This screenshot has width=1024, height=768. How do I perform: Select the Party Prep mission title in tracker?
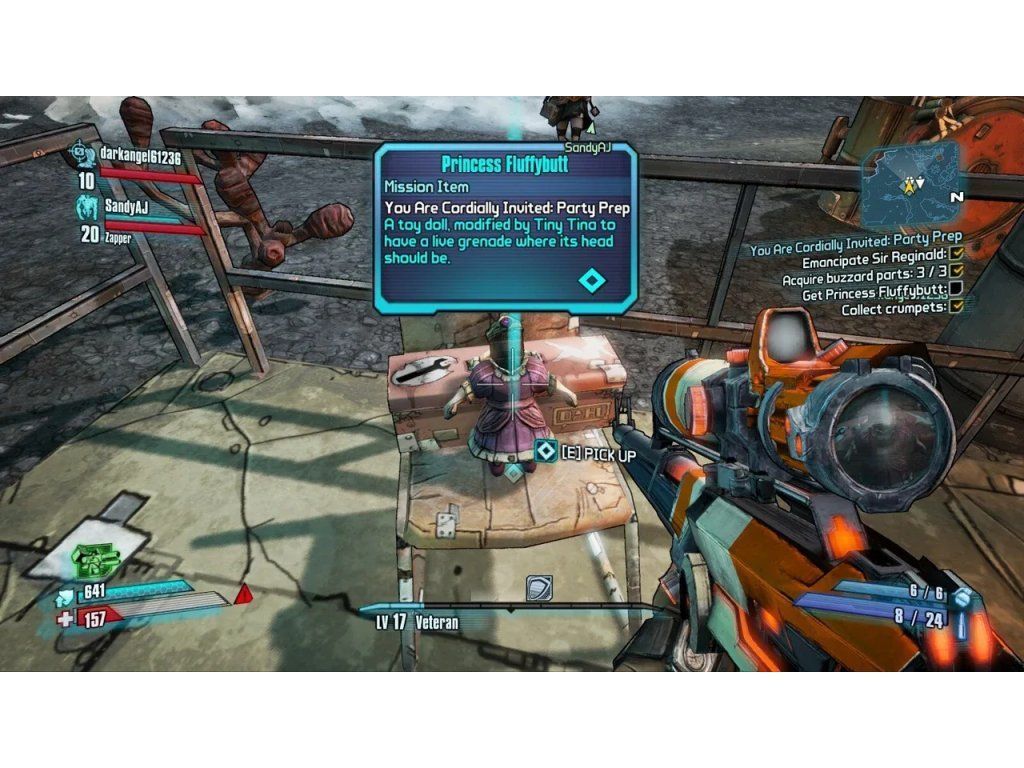(856, 238)
